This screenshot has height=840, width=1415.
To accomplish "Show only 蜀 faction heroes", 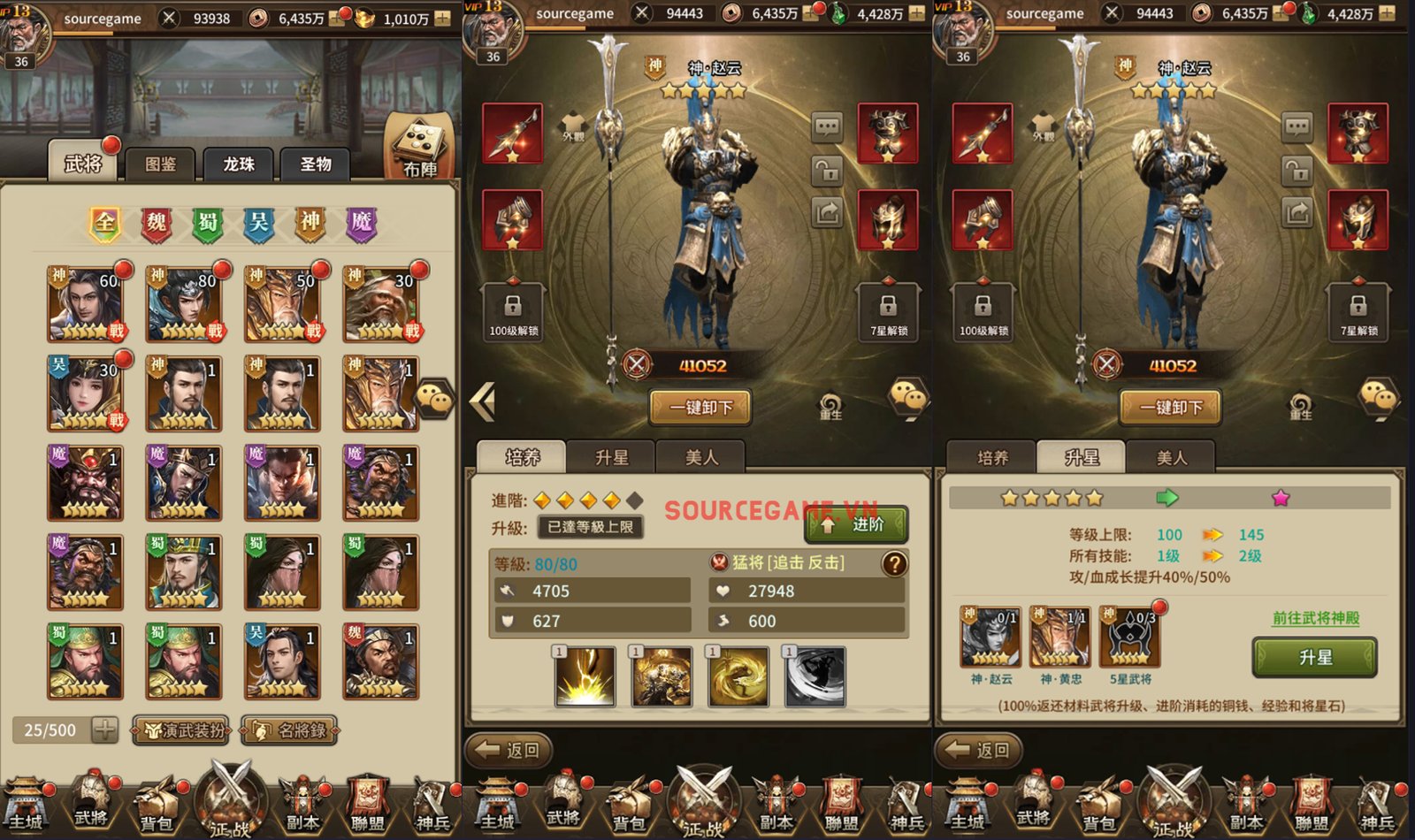I will coord(208,223).
